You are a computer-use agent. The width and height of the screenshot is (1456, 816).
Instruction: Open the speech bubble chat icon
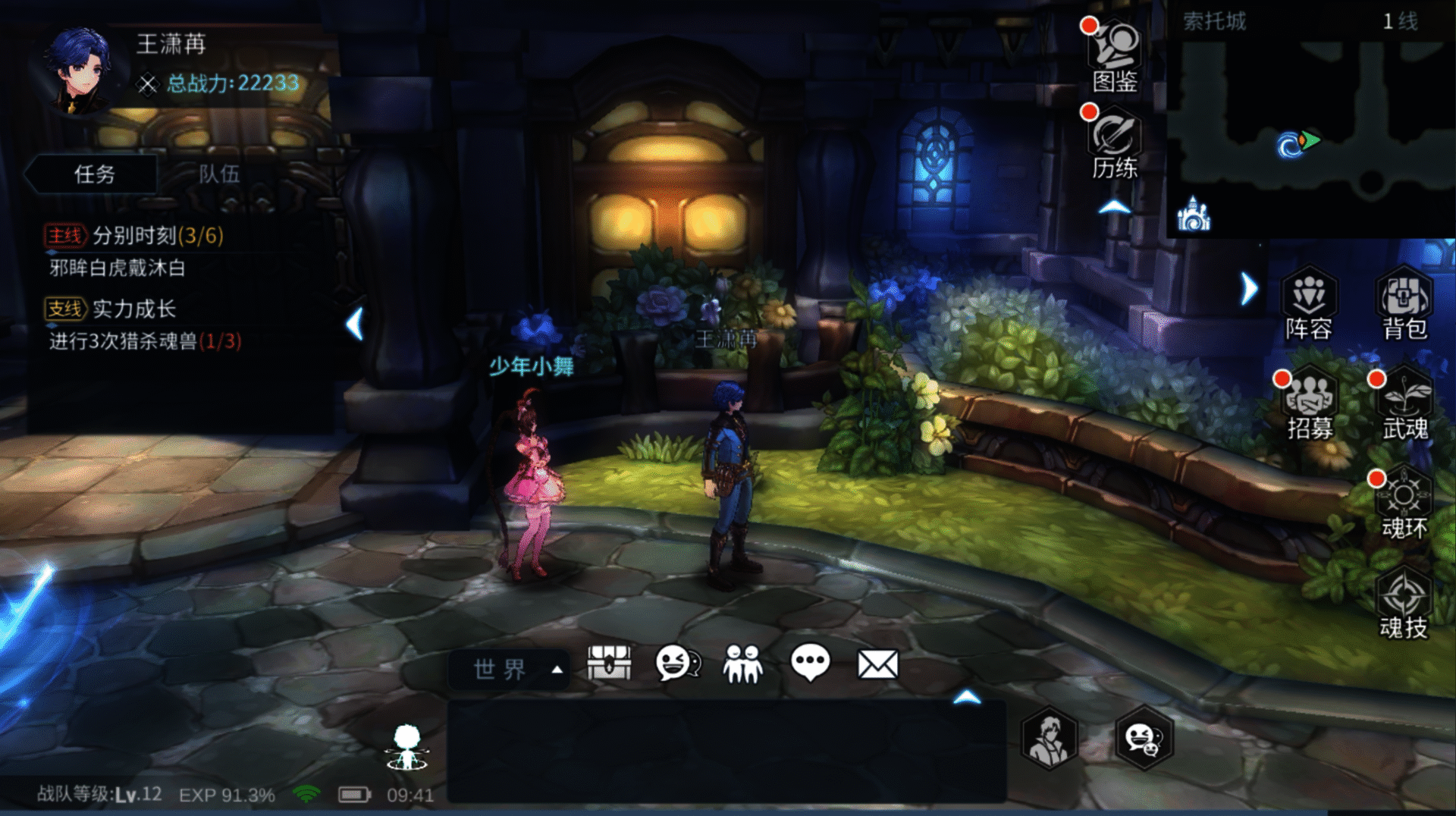coord(810,664)
